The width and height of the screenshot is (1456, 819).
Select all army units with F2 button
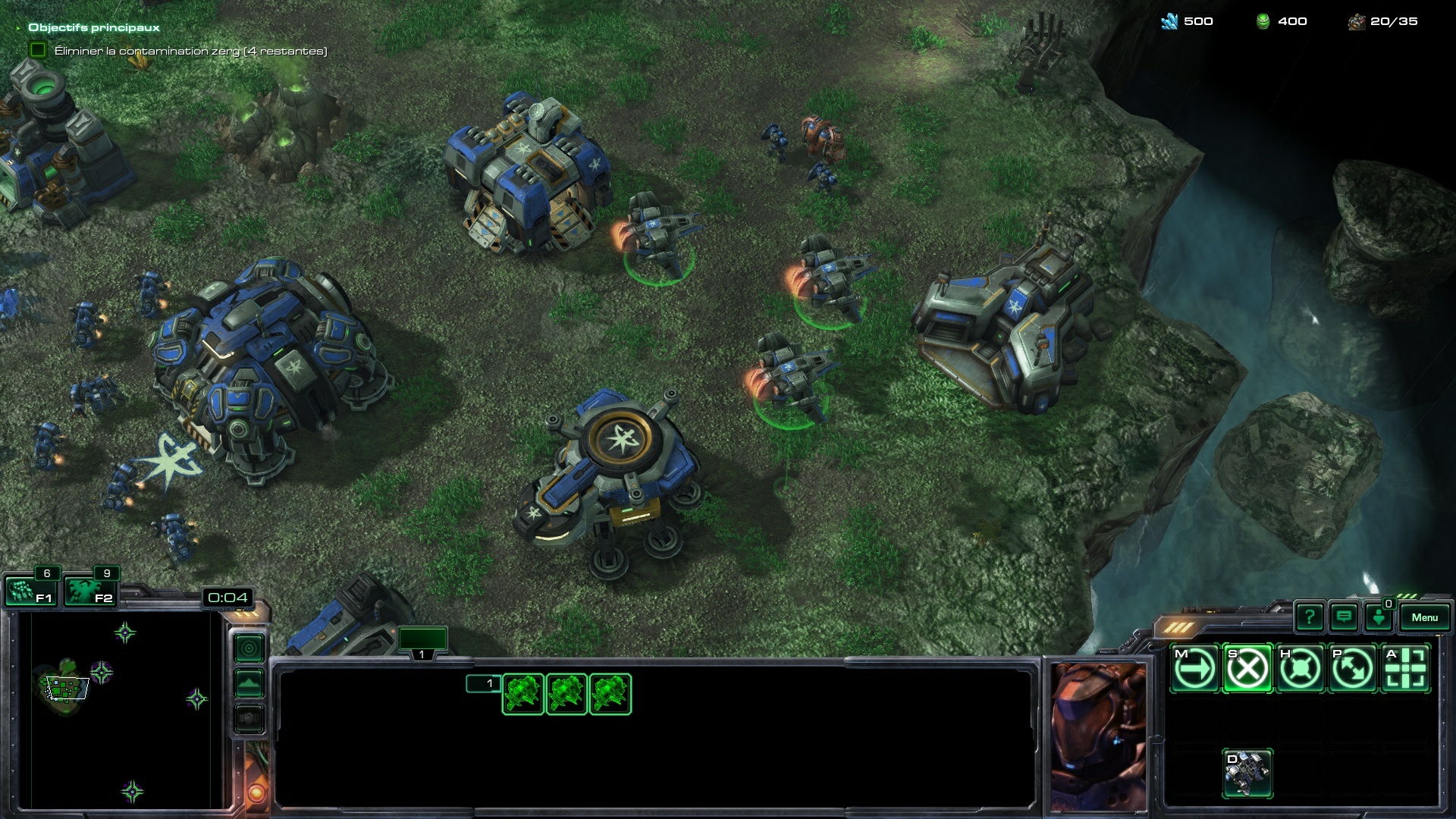click(89, 591)
